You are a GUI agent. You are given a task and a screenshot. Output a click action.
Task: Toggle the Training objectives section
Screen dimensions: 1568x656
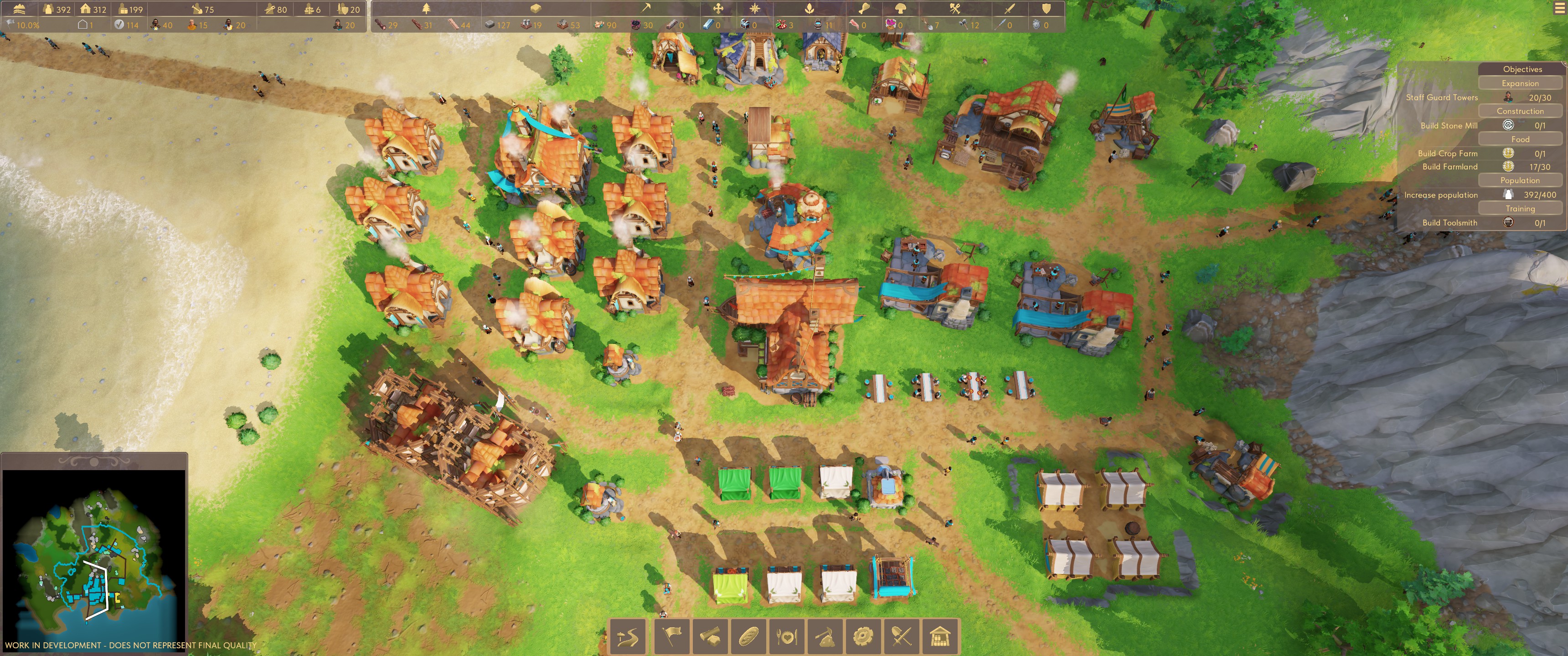pos(1519,208)
